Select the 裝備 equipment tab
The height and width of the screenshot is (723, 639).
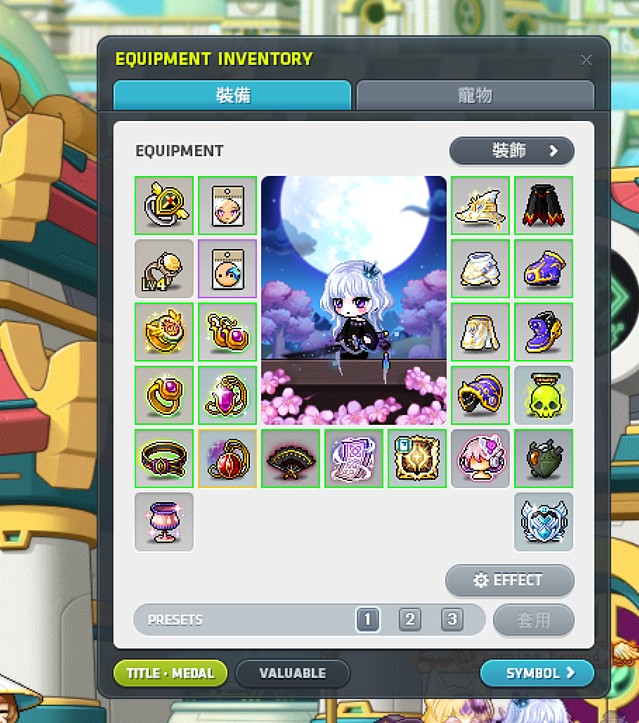point(232,96)
